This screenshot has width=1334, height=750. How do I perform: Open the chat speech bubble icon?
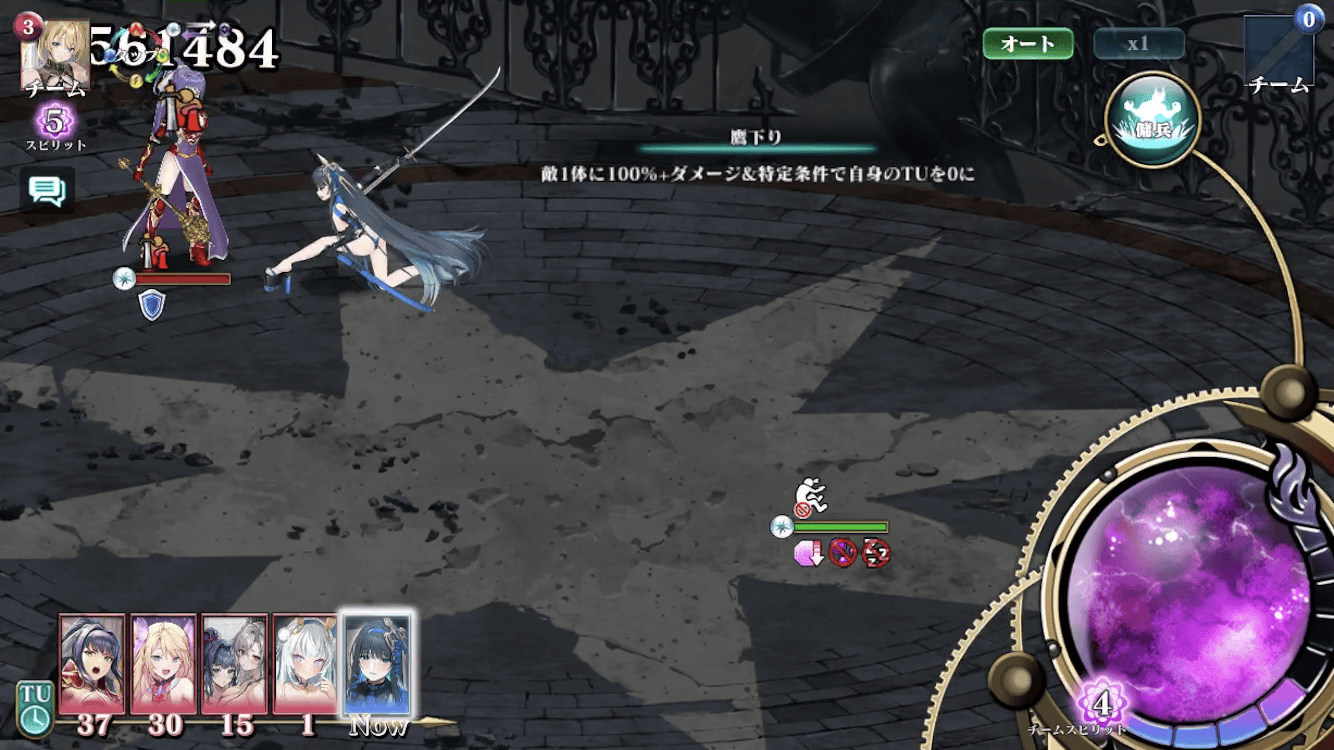47,189
